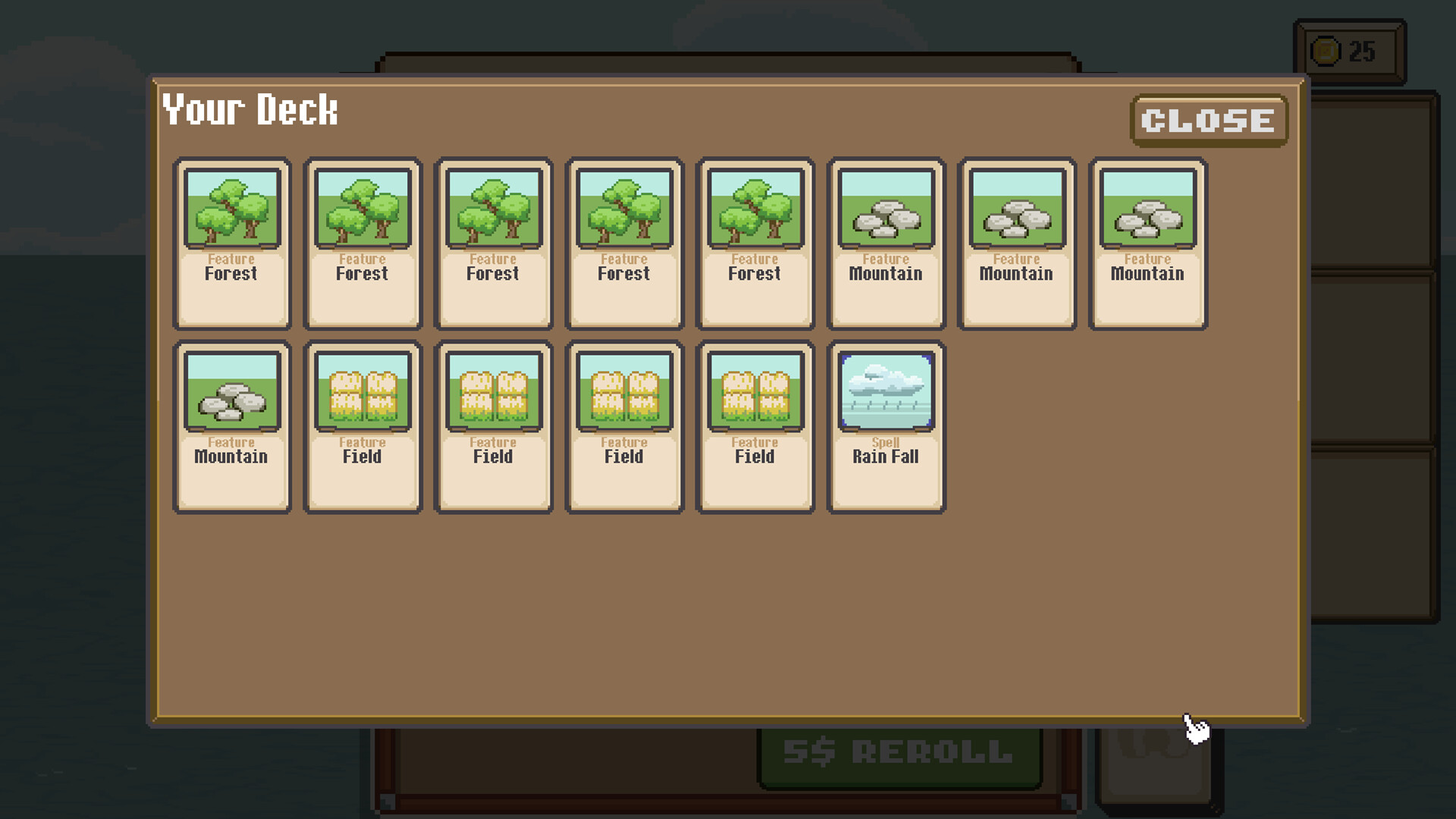Click the Your Deck title heading
This screenshot has width=1456, height=819.
point(250,111)
